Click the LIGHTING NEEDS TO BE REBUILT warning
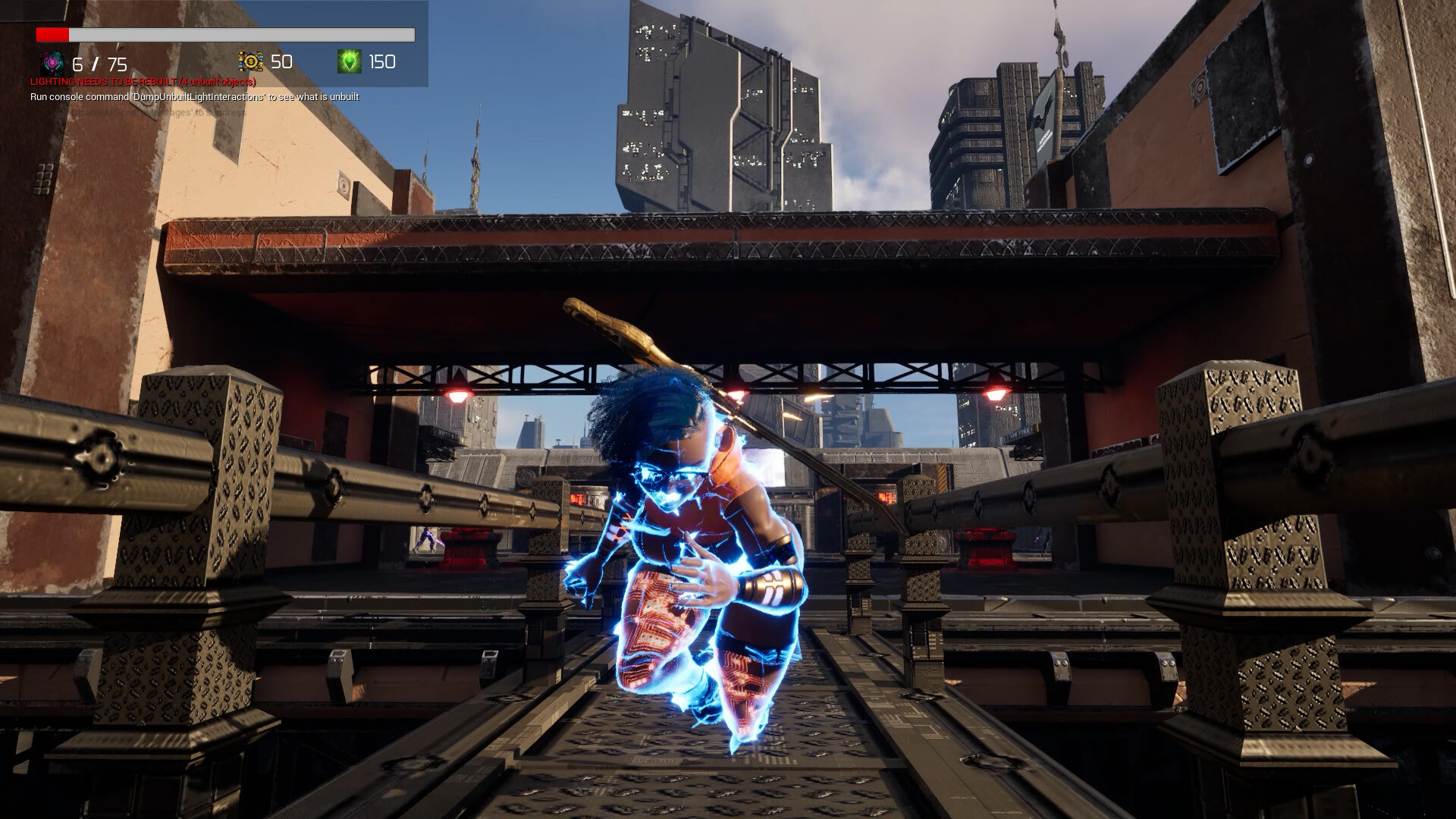Screen dimensions: 1456x819 pos(143,80)
